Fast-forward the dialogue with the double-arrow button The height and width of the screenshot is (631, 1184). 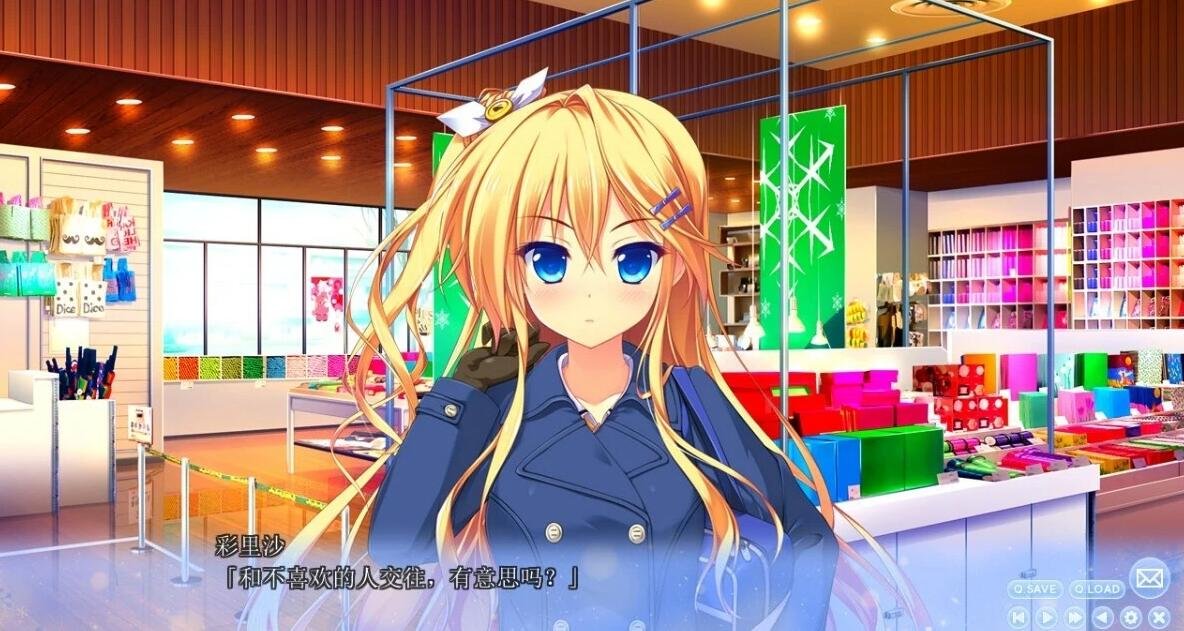1075,617
